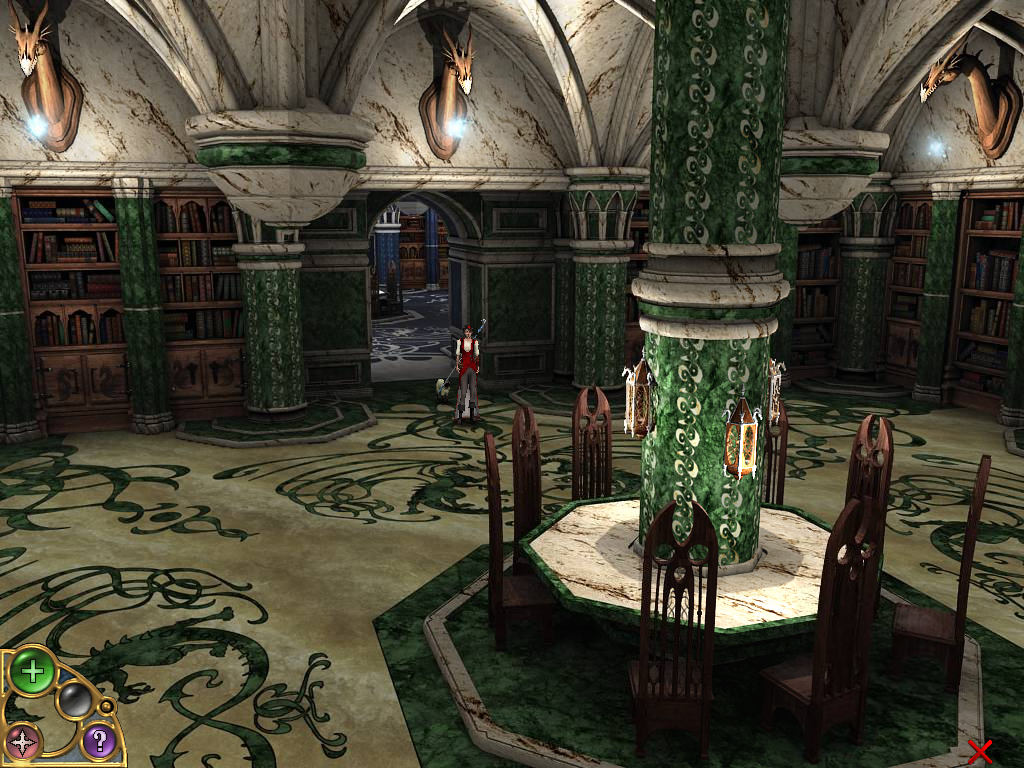Screen dimensions: 1024x768
Task: Click the green plus orb button
Action: 32,672
